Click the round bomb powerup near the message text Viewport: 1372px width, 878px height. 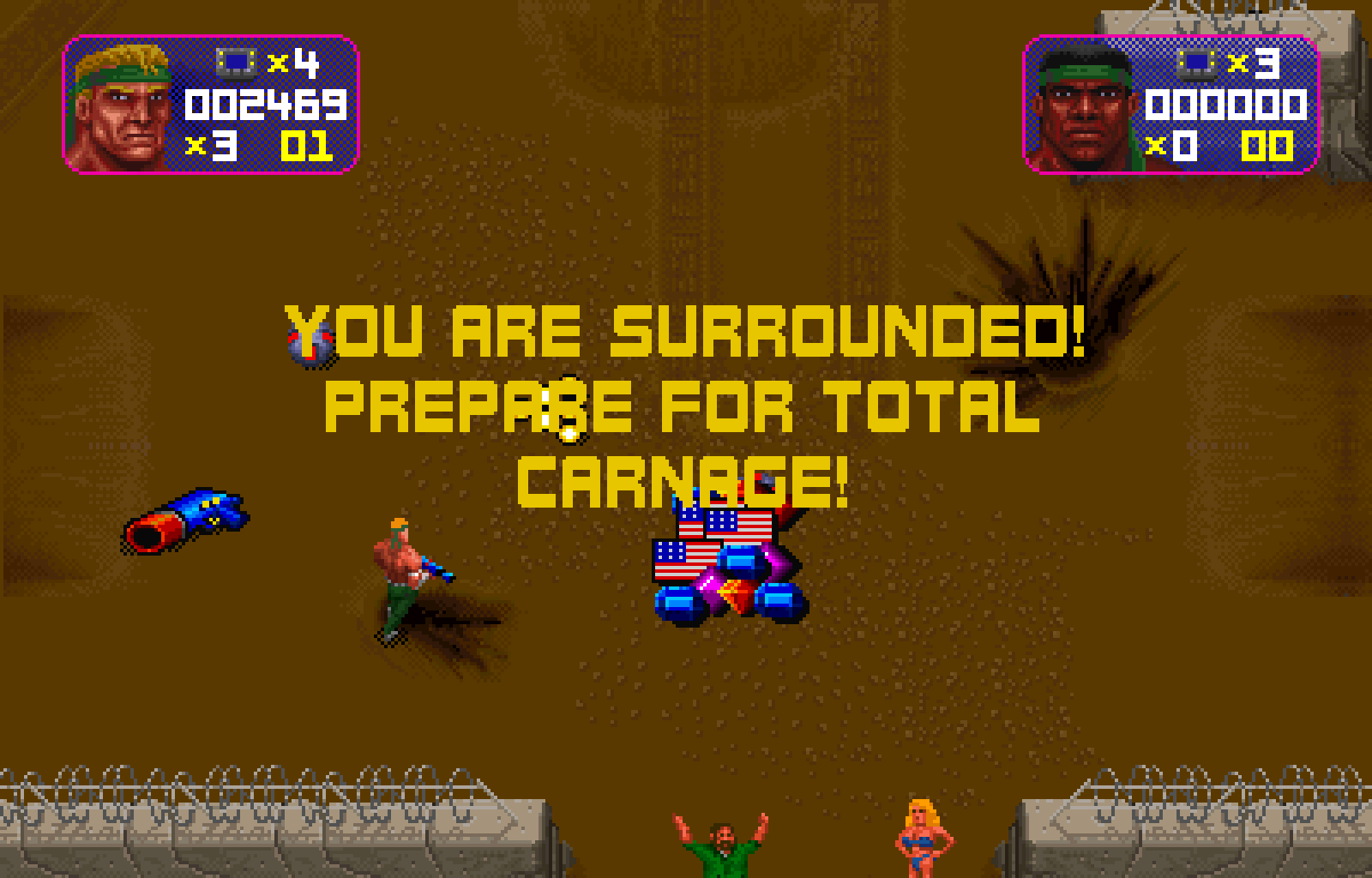click(x=309, y=343)
